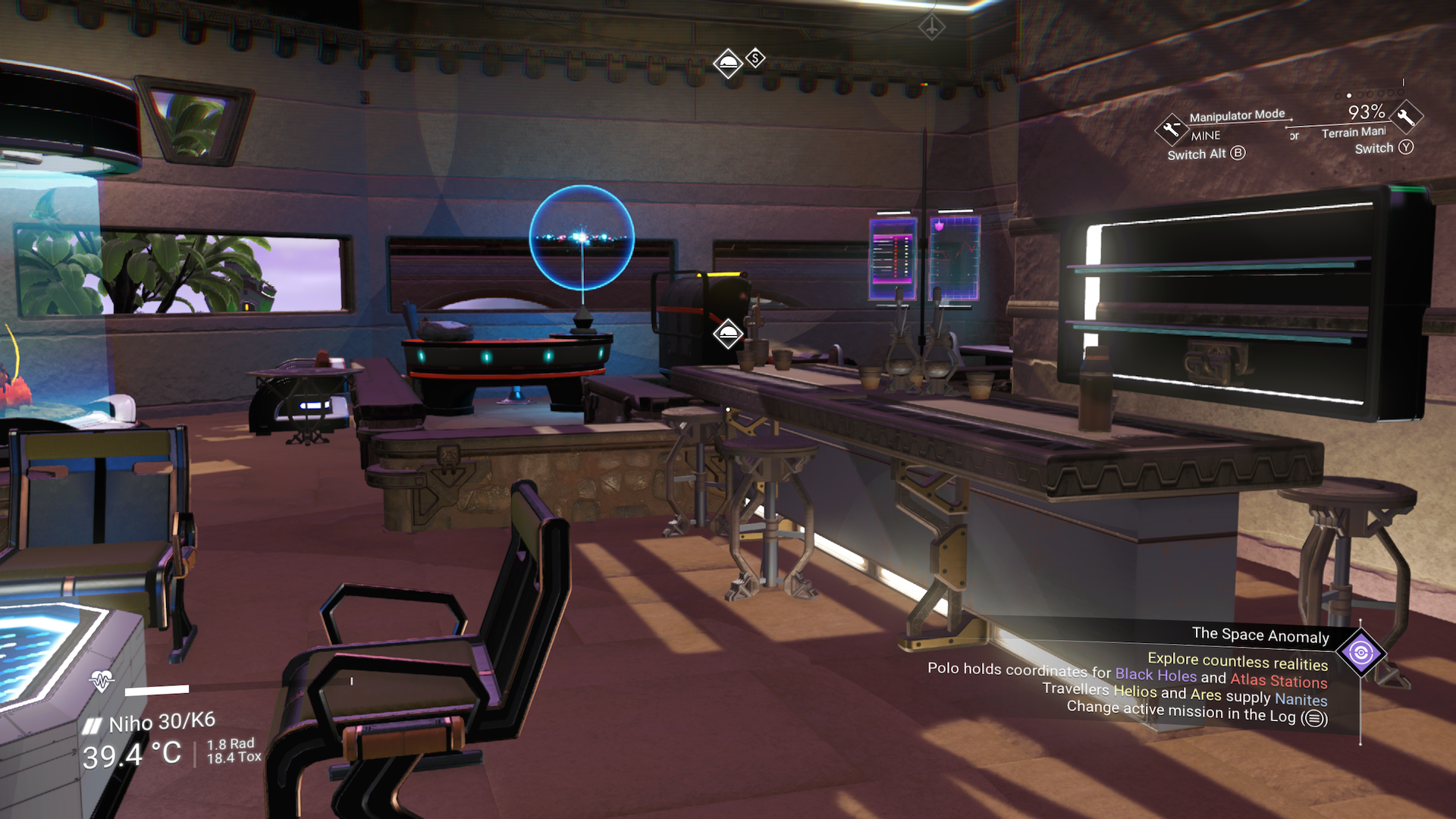This screenshot has height=819, width=1456.
Task: Click the Nanites link
Action: [1301, 701]
